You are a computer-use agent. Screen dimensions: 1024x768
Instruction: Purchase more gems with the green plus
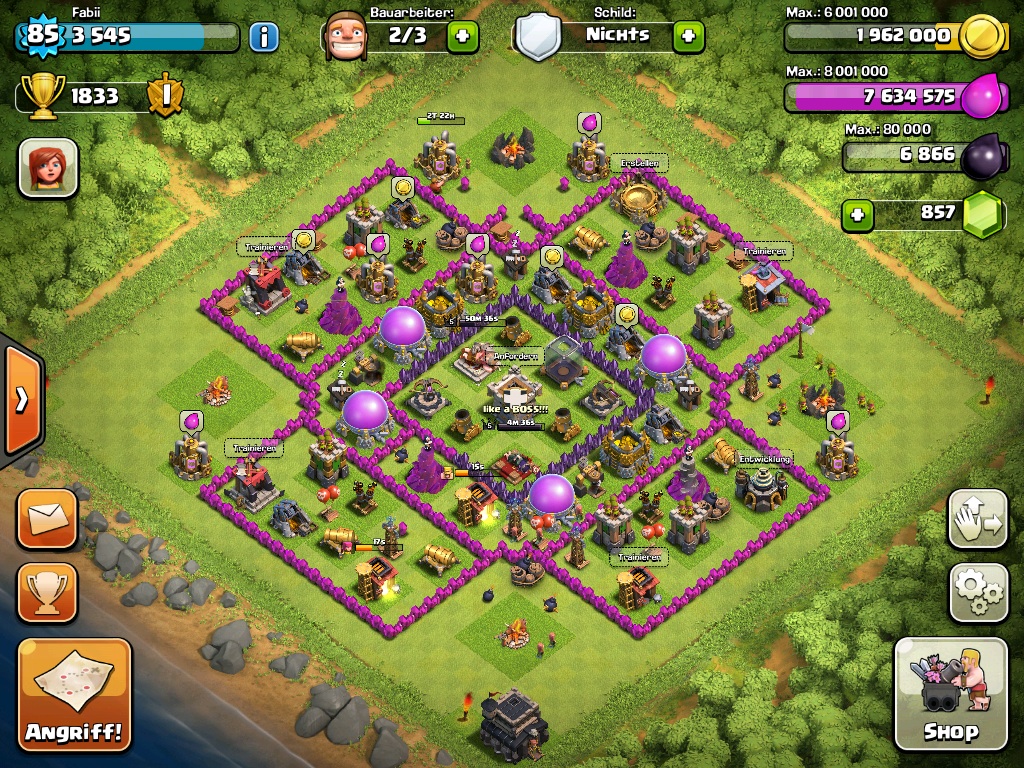(855, 213)
